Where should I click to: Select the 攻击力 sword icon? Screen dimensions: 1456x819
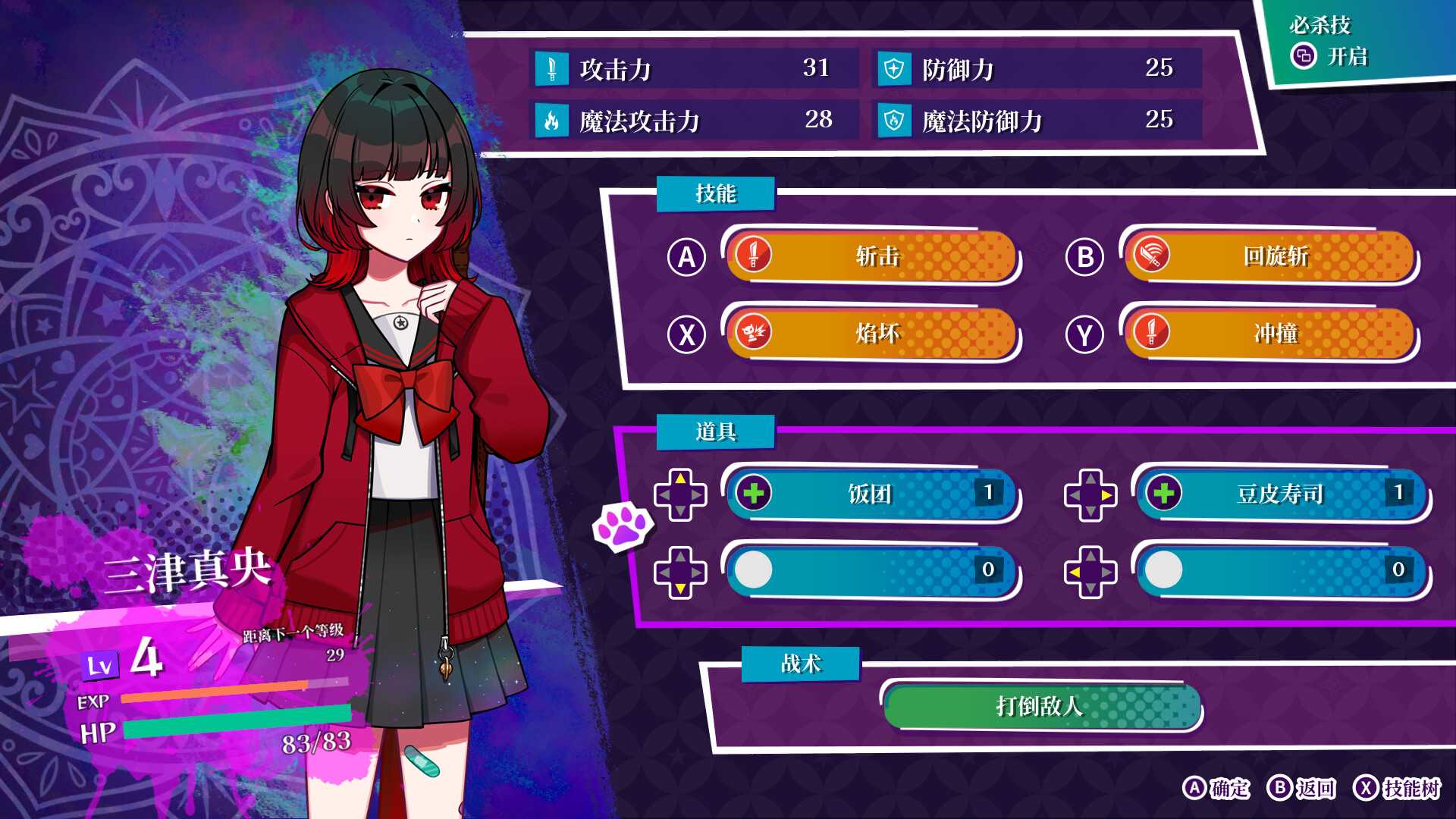pos(553,70)
